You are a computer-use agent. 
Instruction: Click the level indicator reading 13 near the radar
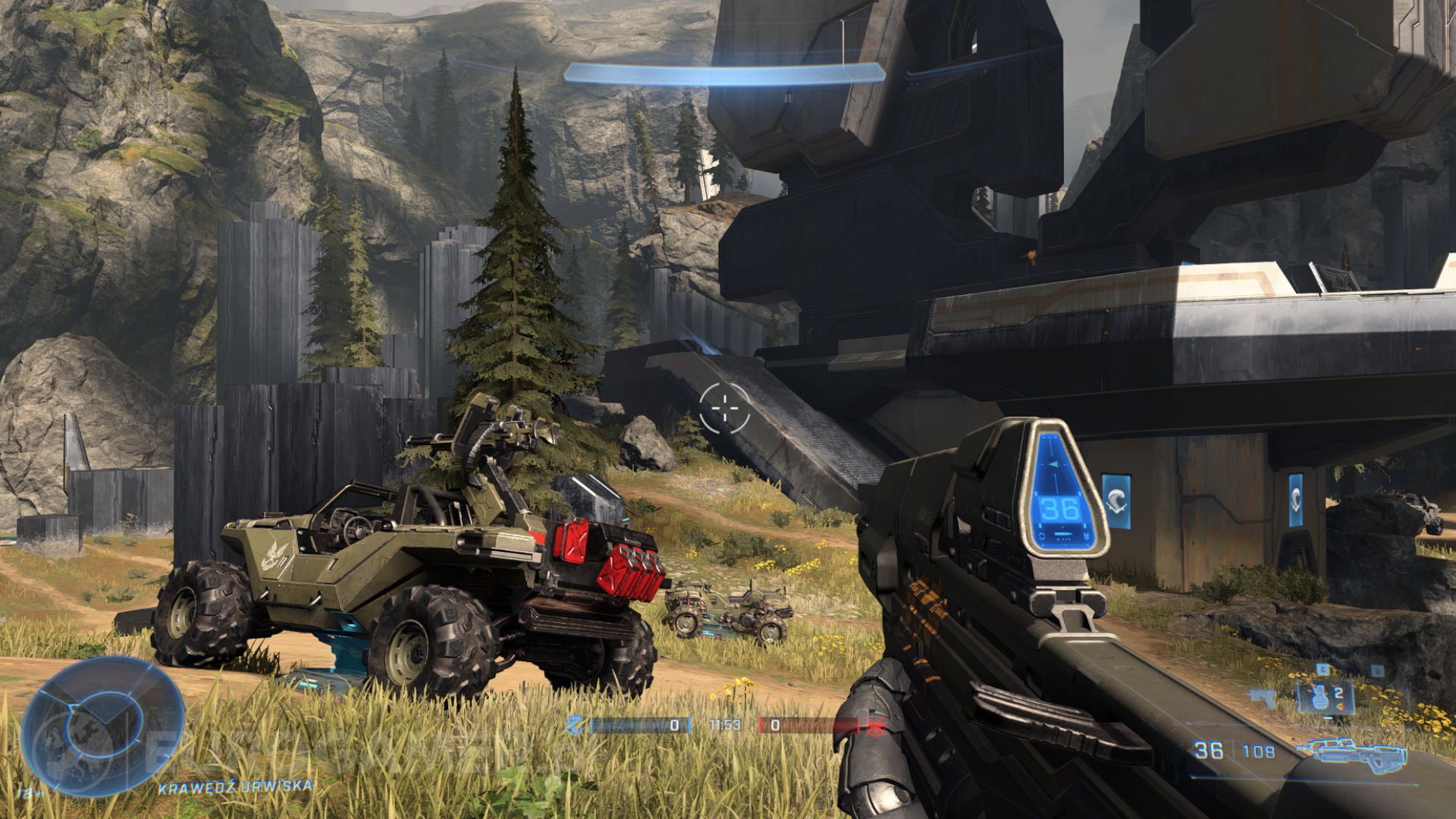pyautogui.click(x=30, y=793)
